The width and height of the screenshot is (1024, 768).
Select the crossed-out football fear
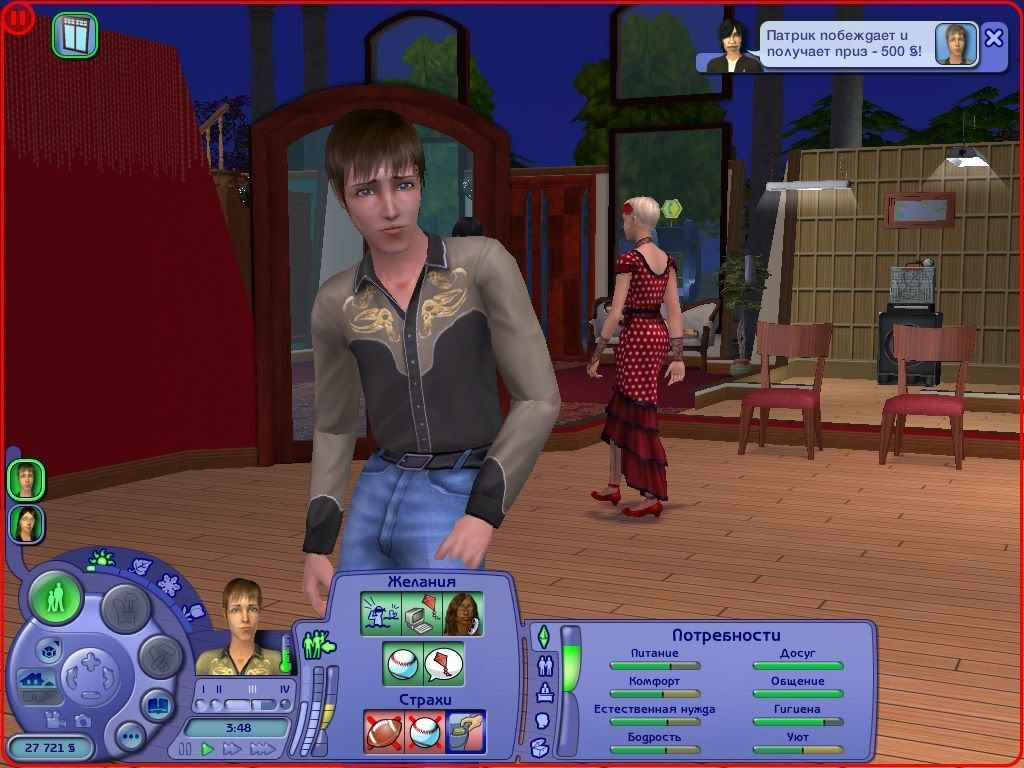tap(382, 731)
